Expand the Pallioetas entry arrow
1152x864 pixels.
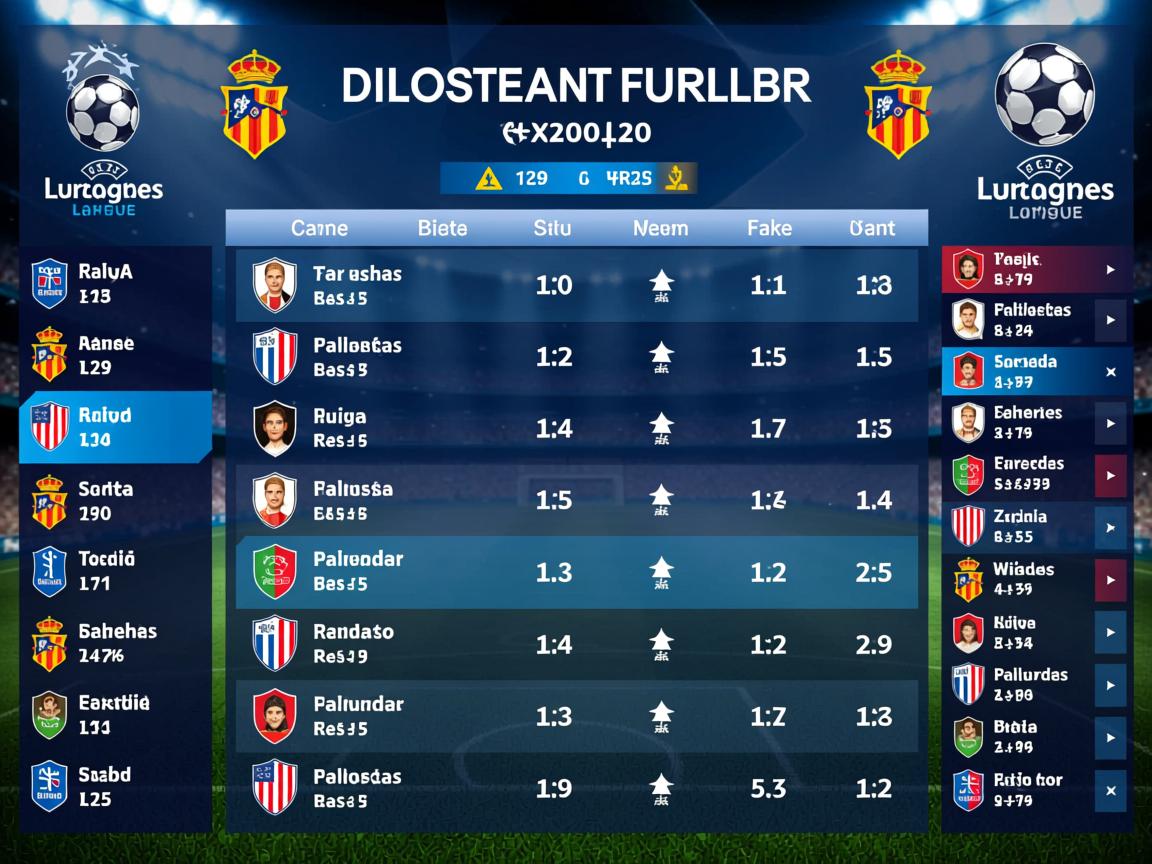coord(1110,321)
